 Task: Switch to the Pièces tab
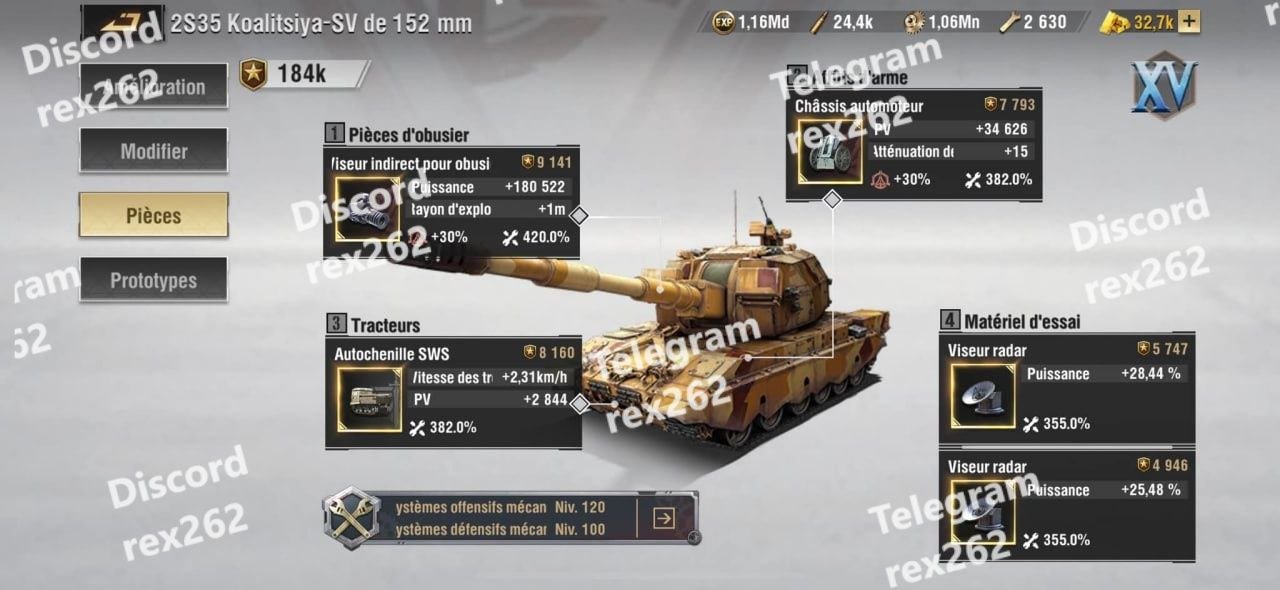(x=154, y=215)
